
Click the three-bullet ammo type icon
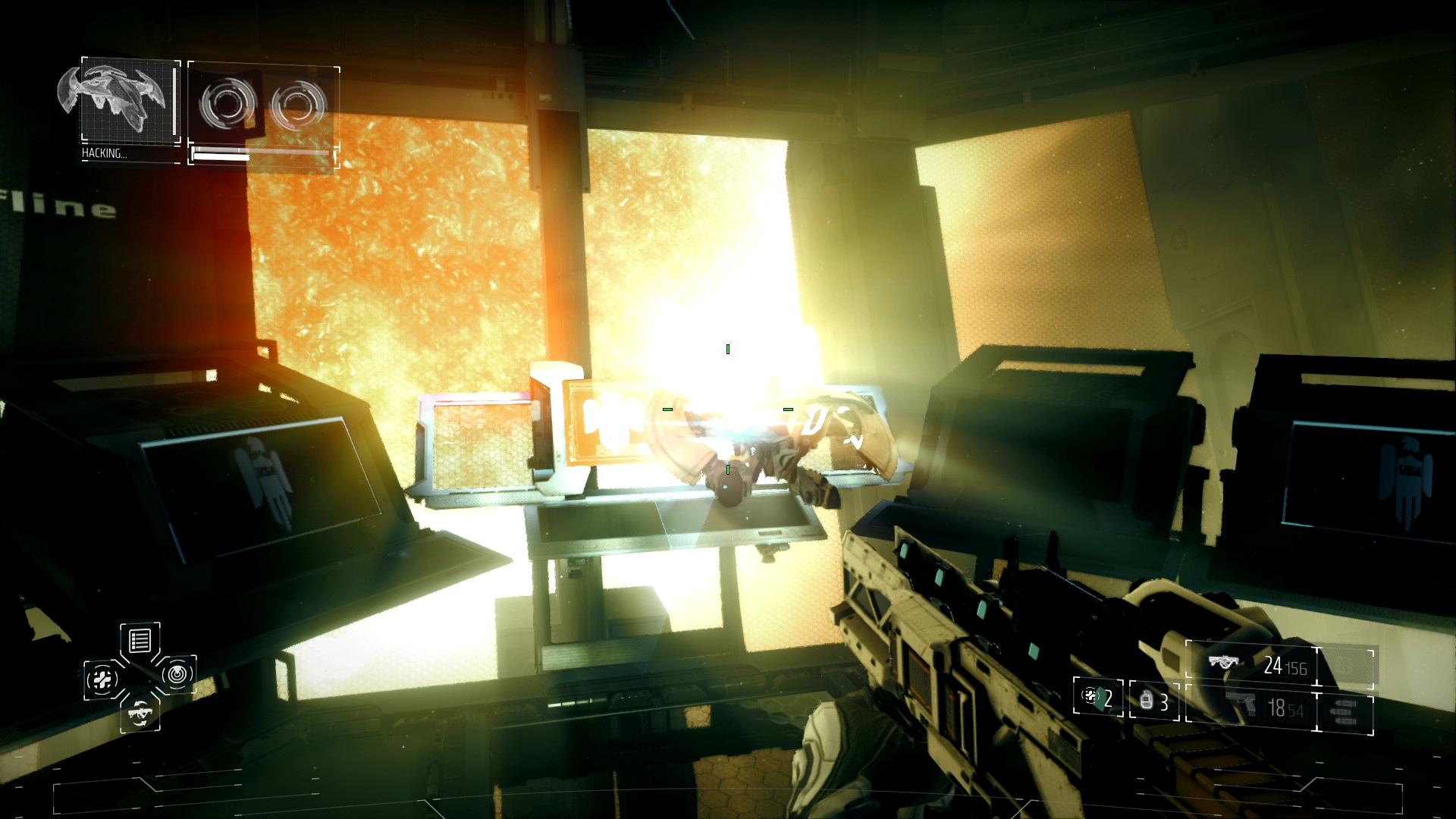pyautogui.click(x=1345, y=711)
